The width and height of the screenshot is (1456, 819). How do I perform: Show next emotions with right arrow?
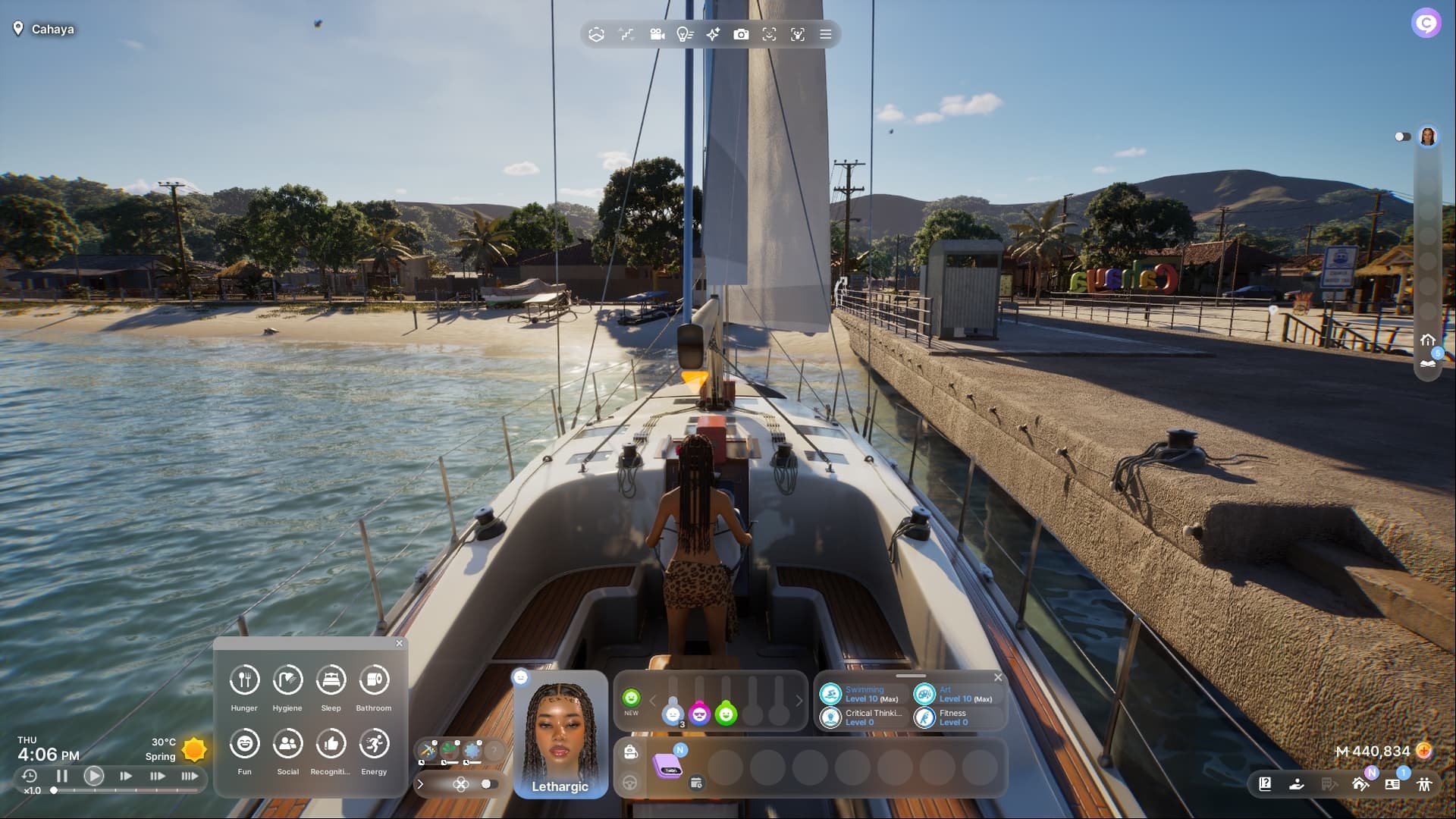click(799, 701)
